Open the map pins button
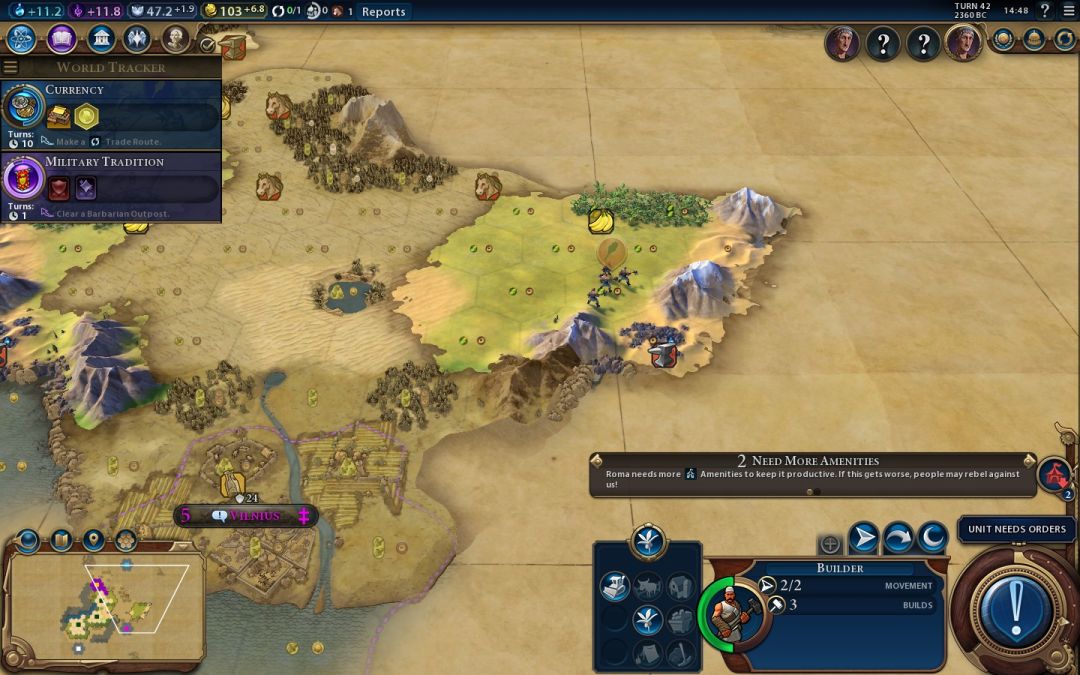Image resolution: width=1080 pixels, height=675 pixels. click(93, 541)
